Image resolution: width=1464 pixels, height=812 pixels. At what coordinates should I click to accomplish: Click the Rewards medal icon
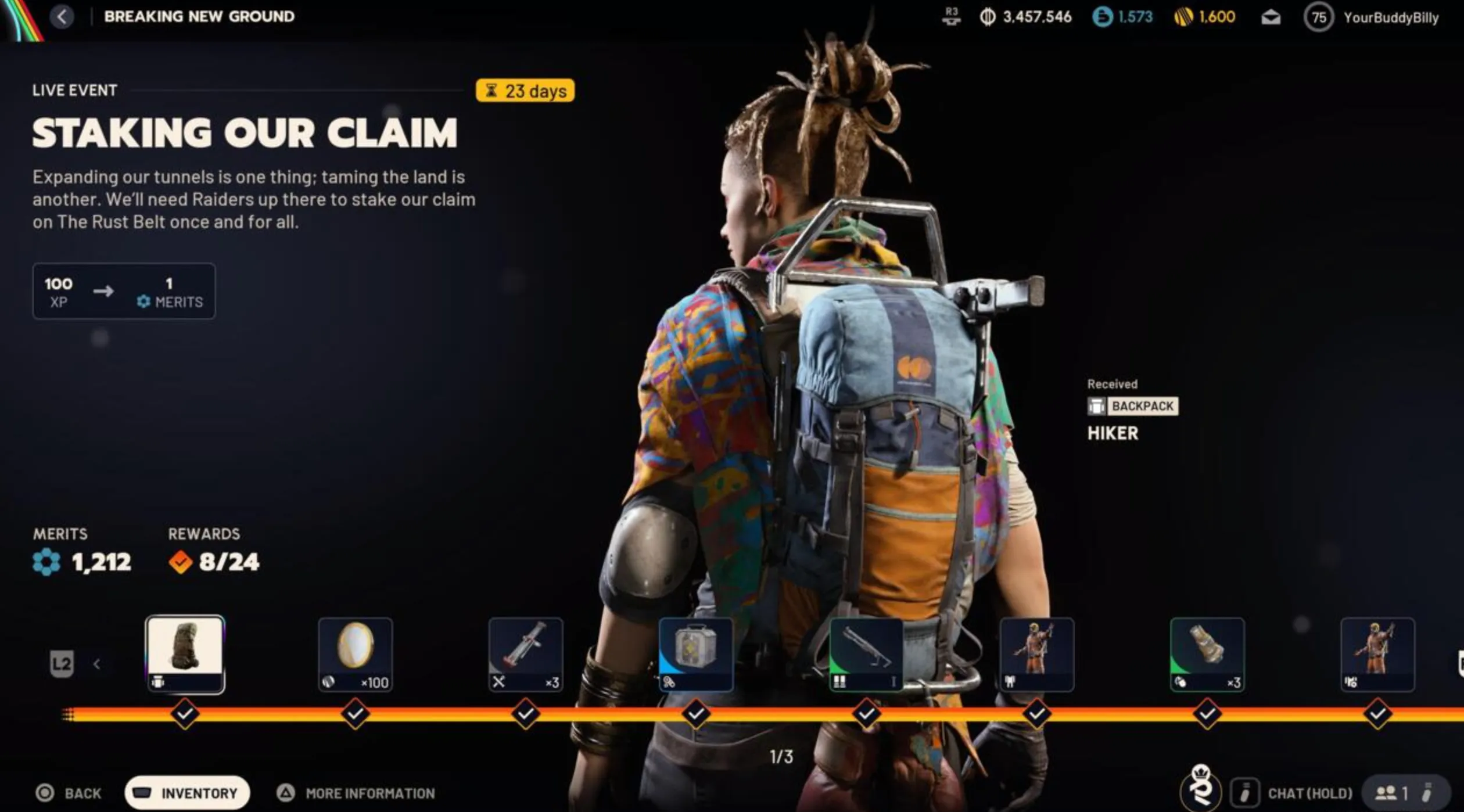[x=180, y=561]
